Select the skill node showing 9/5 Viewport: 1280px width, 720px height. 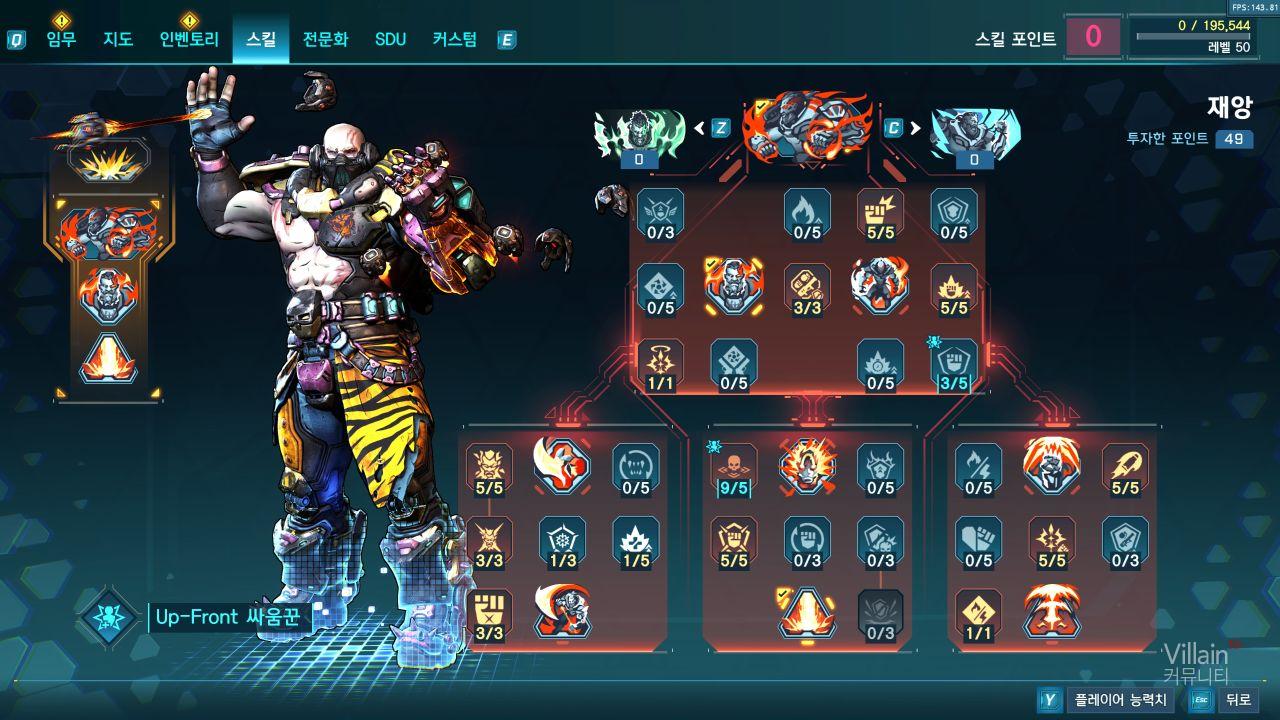coord(734,469)
